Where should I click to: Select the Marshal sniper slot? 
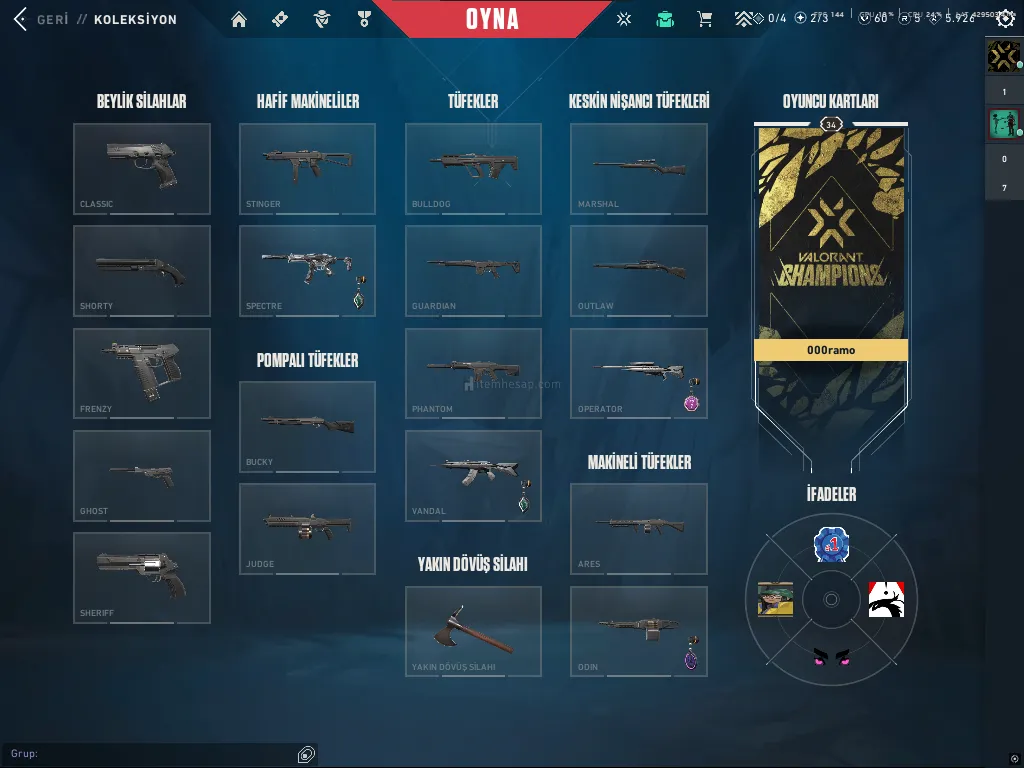pyautogui.click(x=638, y=168)
